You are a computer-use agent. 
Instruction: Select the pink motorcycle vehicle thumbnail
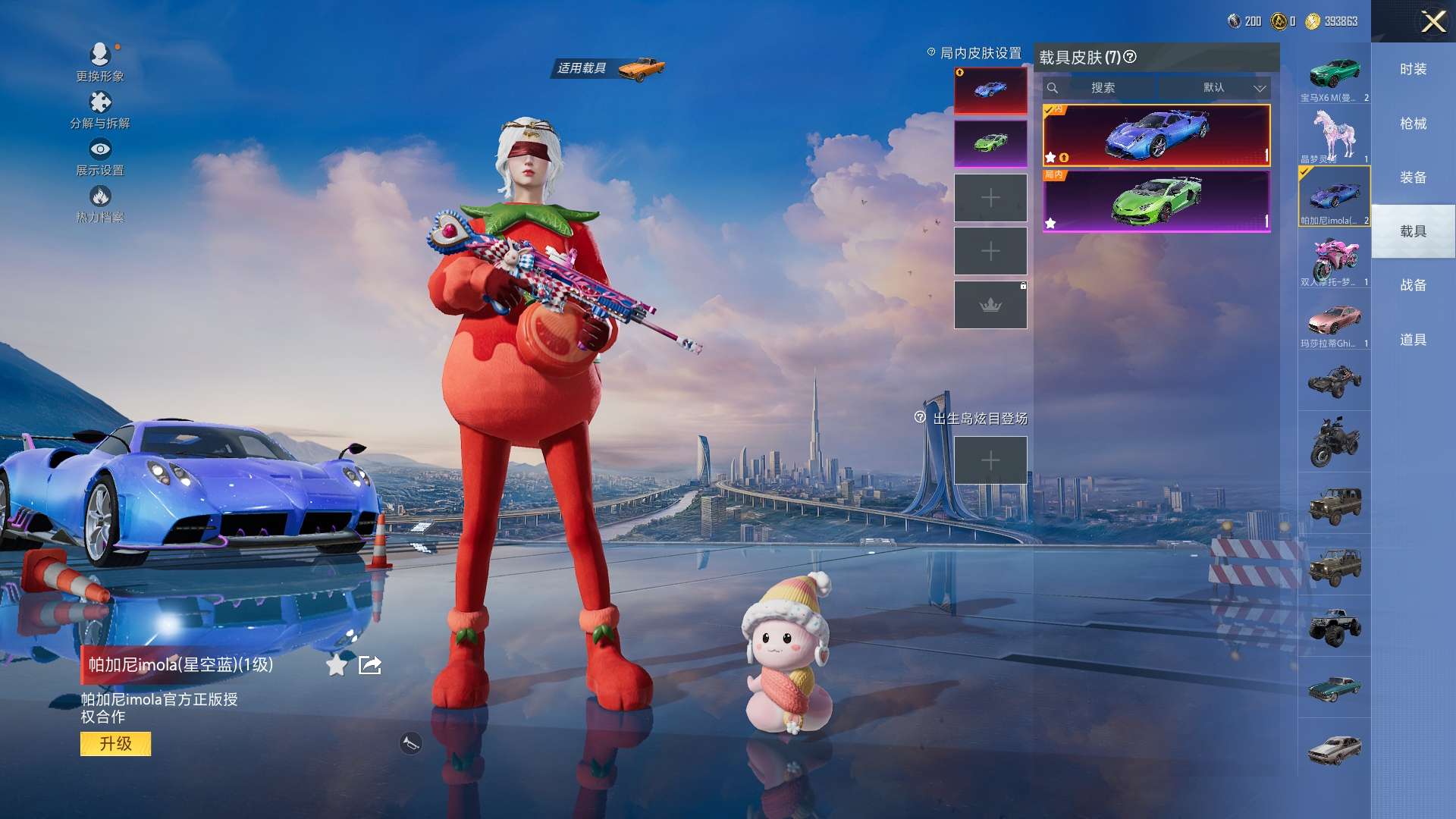(1334, 259)
